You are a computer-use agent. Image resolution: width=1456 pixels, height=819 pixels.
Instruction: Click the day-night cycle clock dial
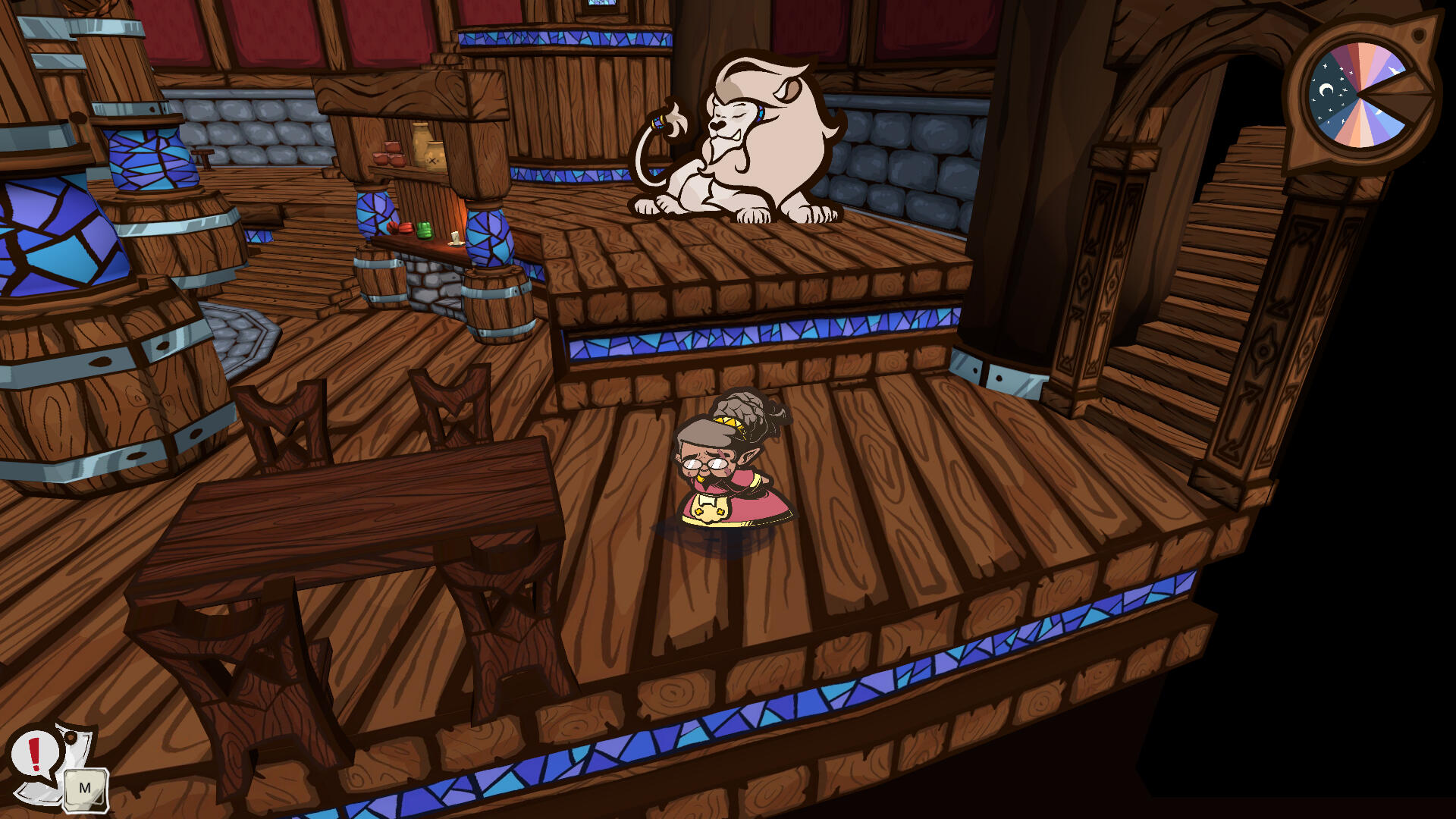pos(1360,96)
